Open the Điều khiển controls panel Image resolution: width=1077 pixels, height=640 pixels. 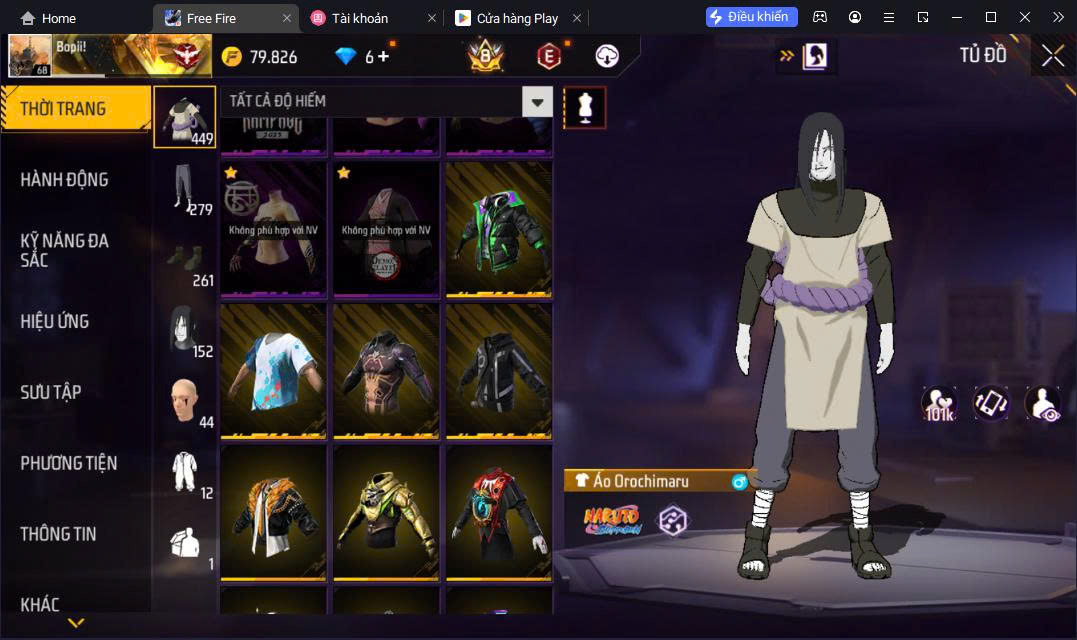(751, 17)
